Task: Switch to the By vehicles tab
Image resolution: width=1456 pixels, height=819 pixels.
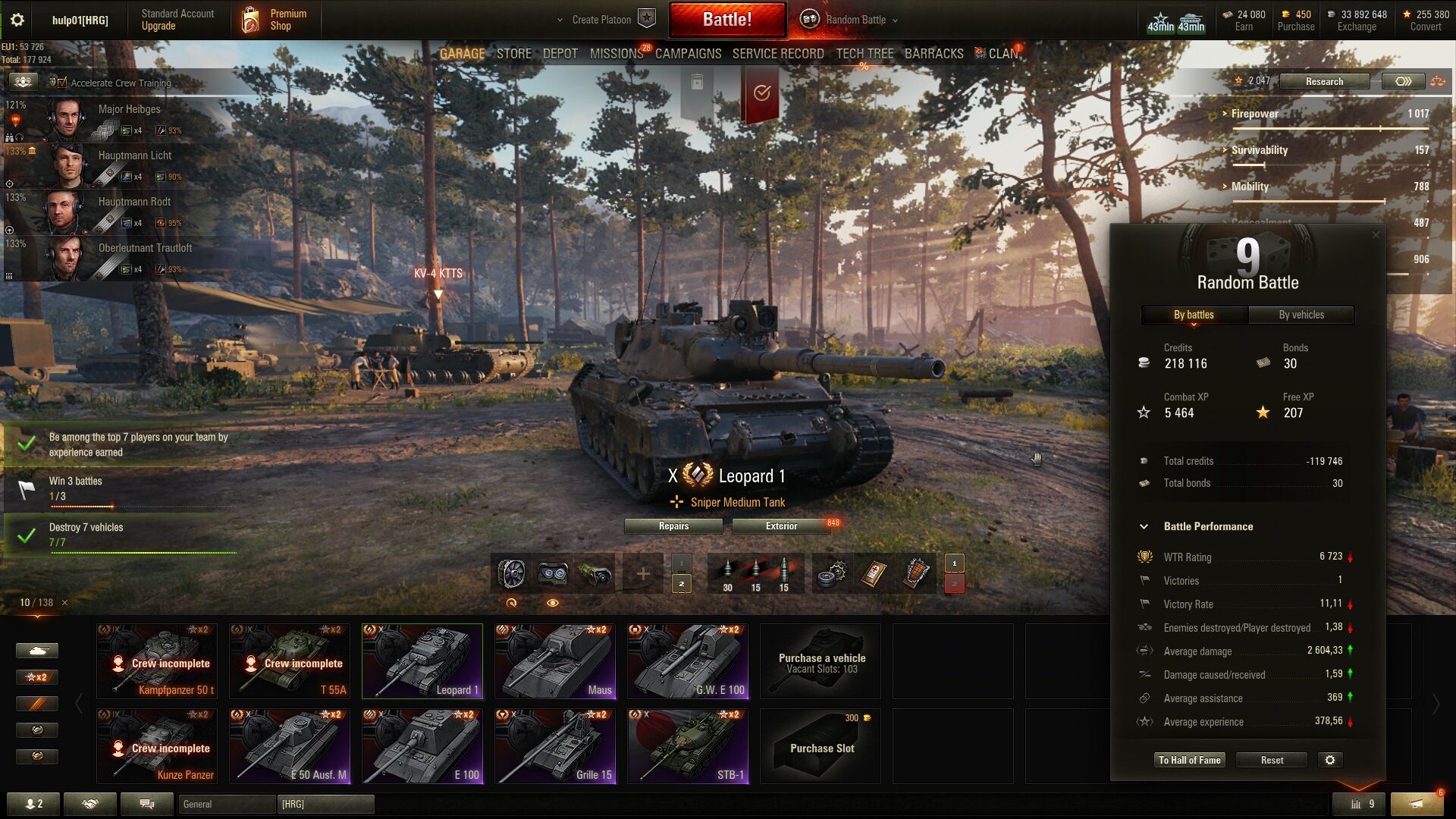Action: (x=1301, y=315)
